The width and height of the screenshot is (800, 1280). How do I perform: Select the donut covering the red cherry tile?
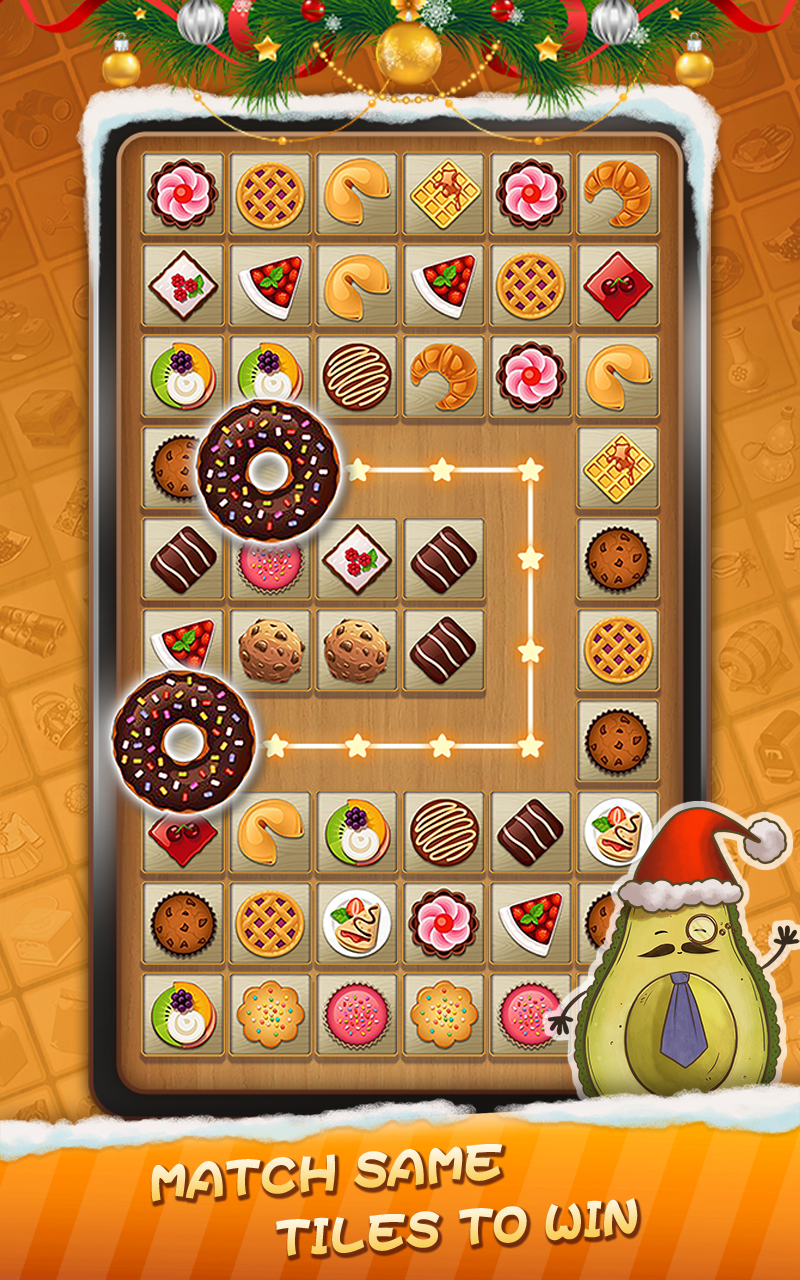pyautogui.click(x=183, y=741)
